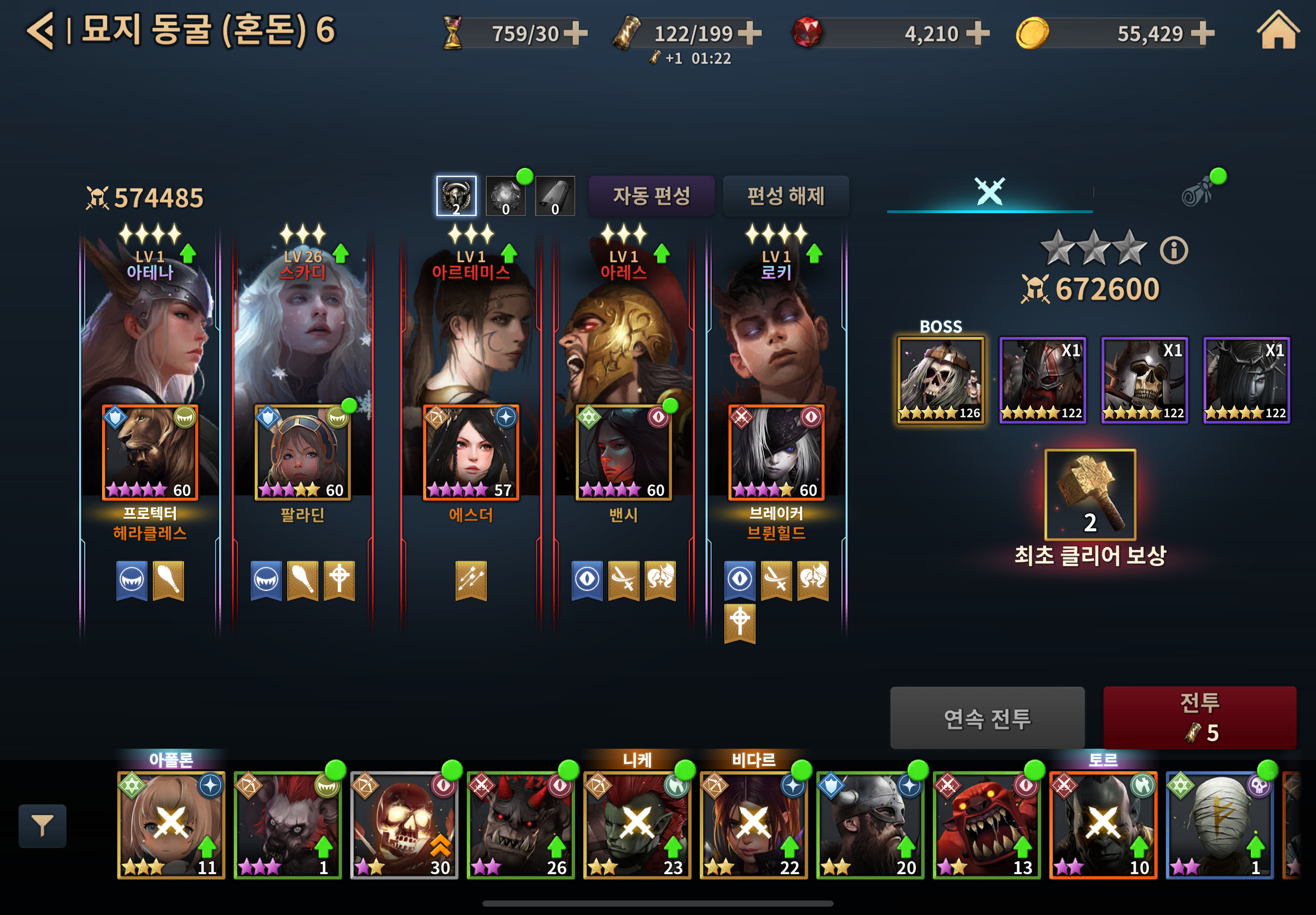Clear the team with 편성 해제
This screenshot has width=1316, height=915.
(786, 196)
